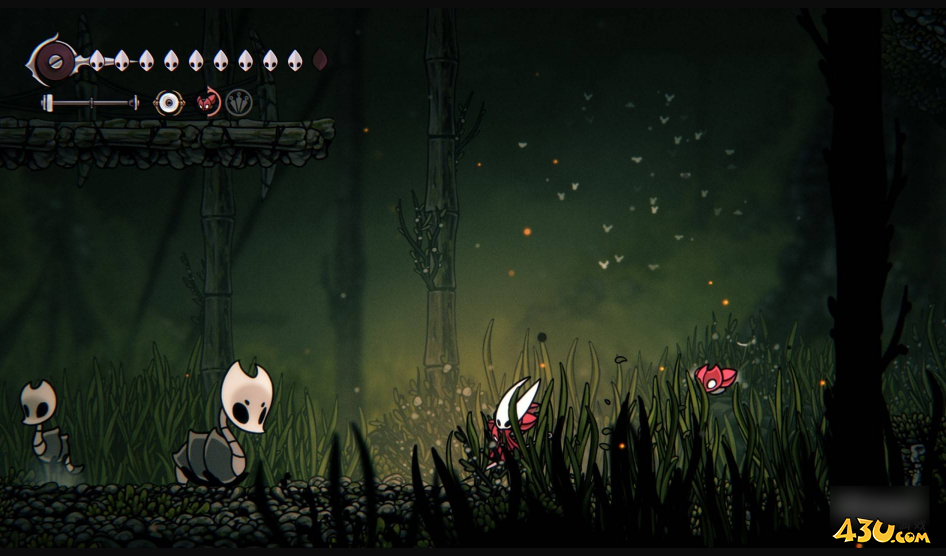Select the white round eye tool icon
The image size is (946, 556).
click(167, 102)
